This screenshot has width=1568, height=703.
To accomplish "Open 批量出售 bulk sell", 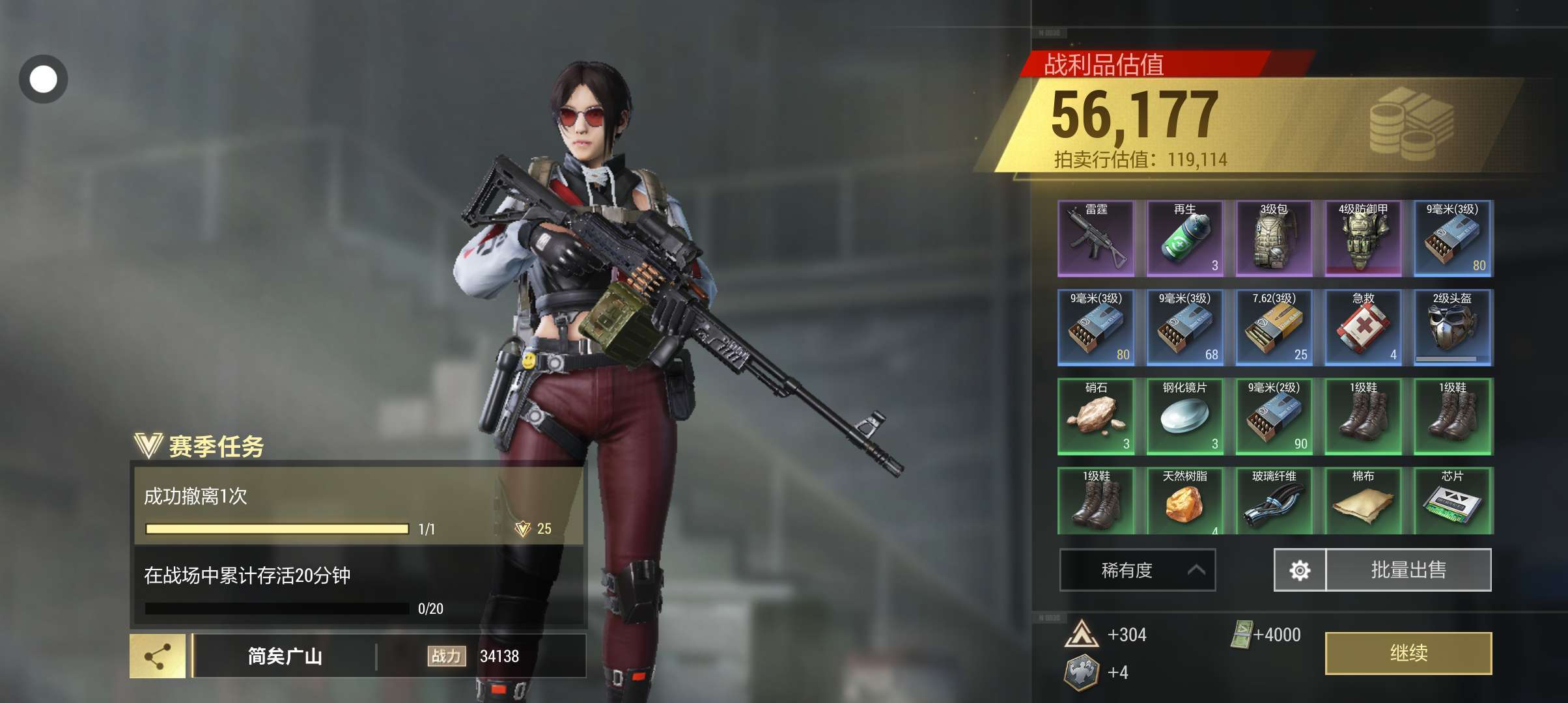I will pos(1408,570).
